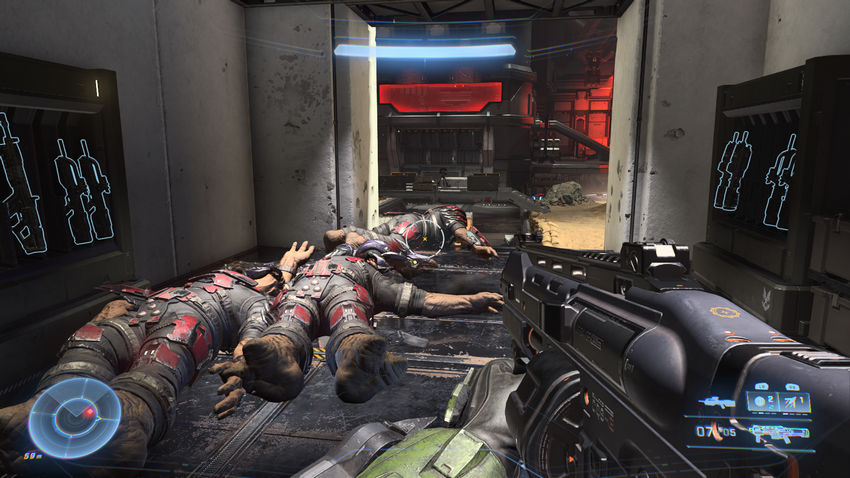Switch to the secondary rifle weapon icon
This screenshot has height=478, width=850.
pos(715,402)
